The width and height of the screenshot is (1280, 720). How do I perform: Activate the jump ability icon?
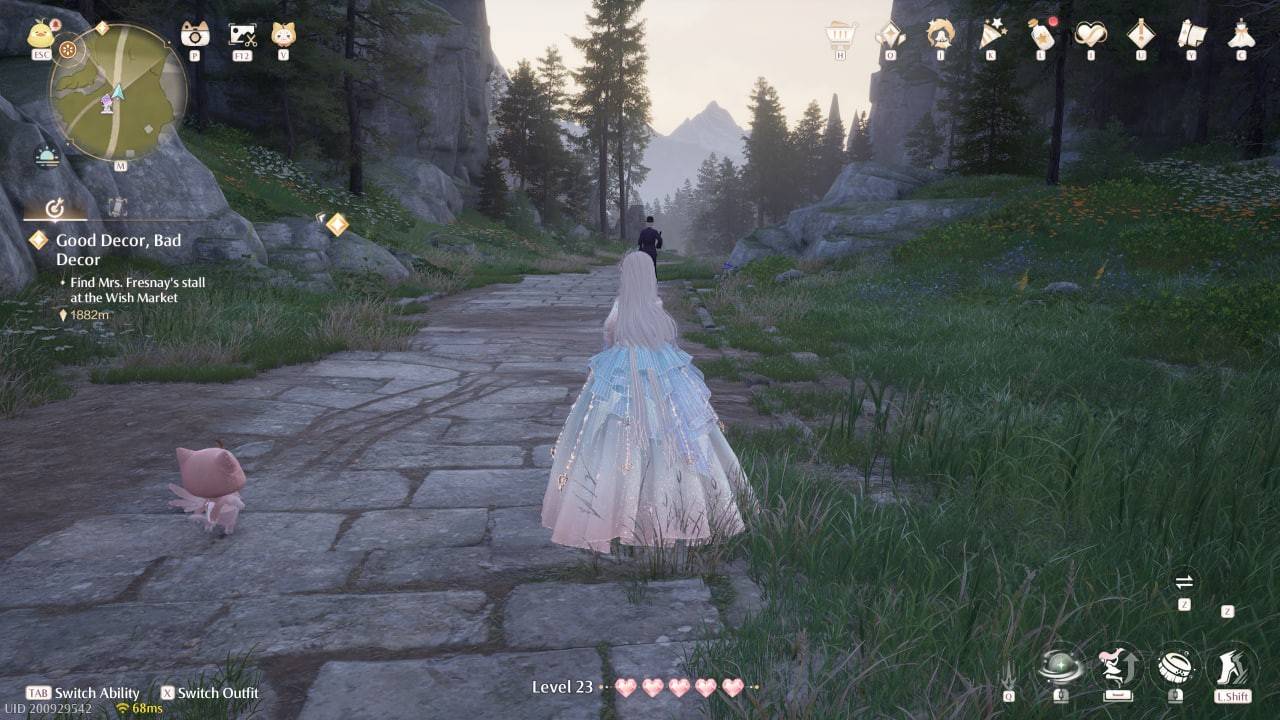click(x=1117, y=665)
